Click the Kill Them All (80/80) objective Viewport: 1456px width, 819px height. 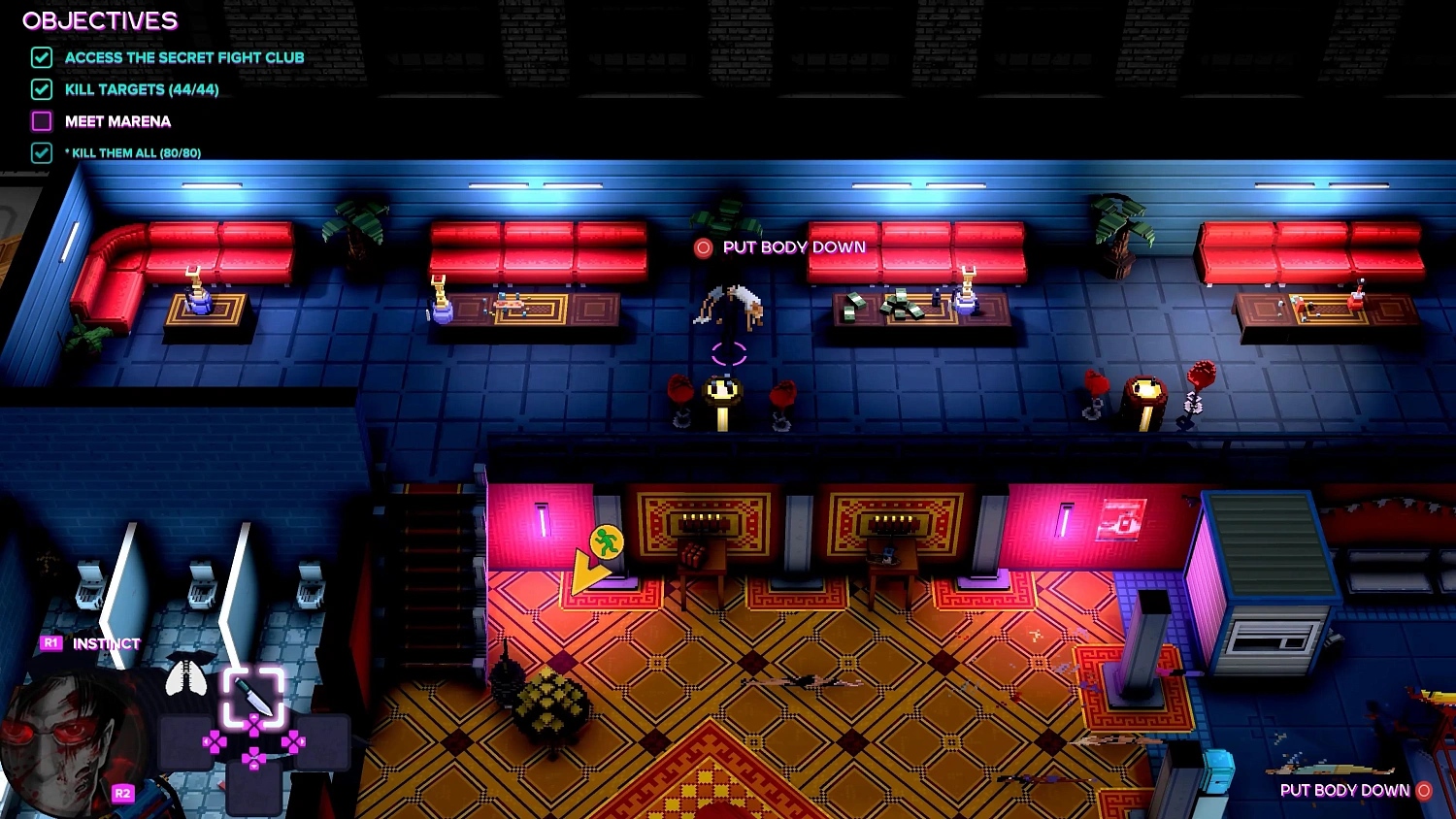tap(136, 153)
